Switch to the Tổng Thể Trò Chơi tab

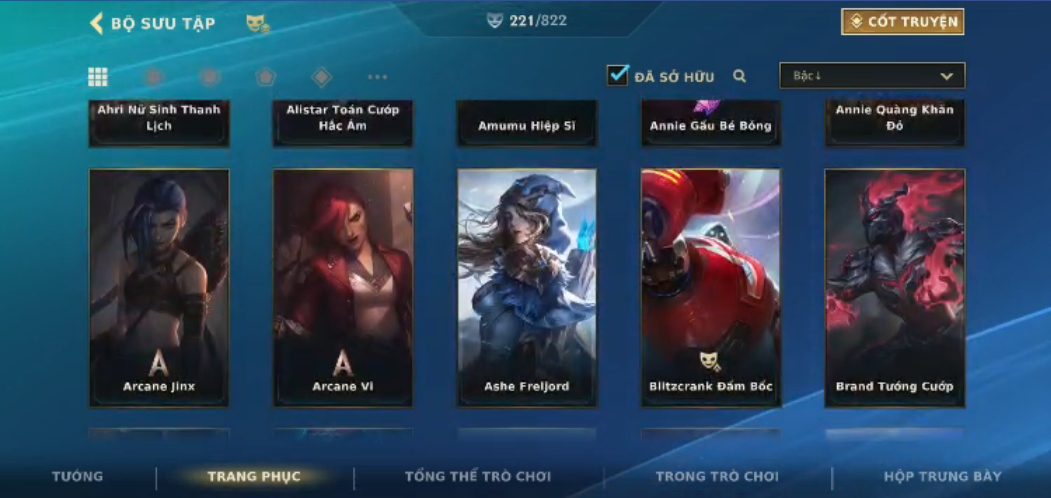478,477
